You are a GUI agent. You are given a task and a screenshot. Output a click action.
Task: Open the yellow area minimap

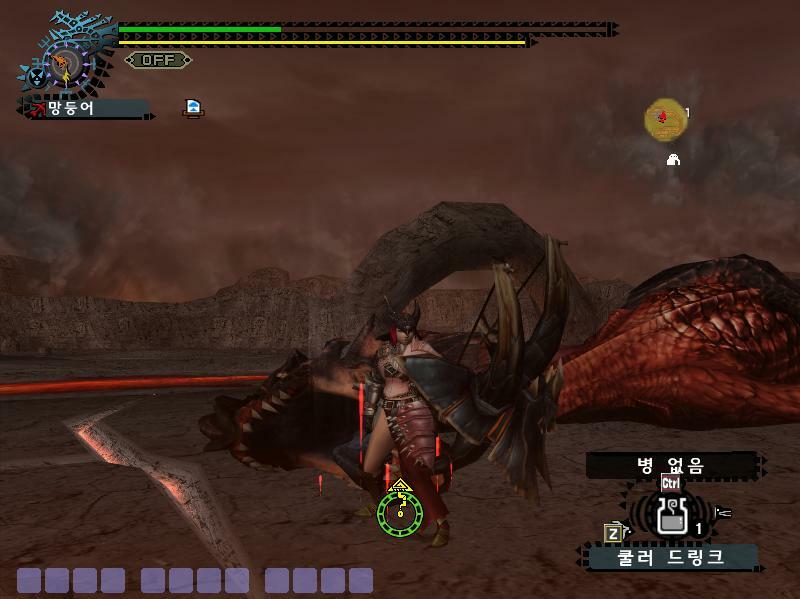point(664,119)
